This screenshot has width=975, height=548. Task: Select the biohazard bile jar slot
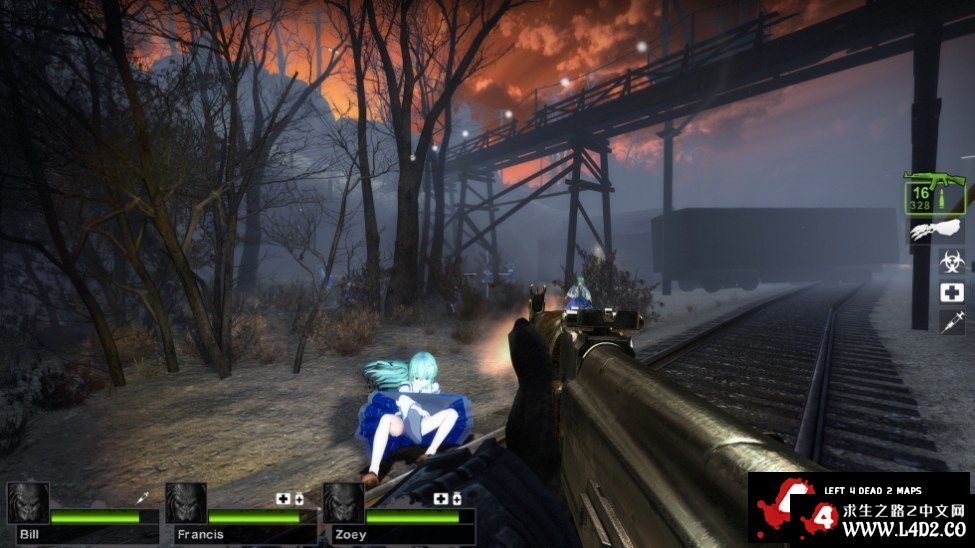coord(951,262)
